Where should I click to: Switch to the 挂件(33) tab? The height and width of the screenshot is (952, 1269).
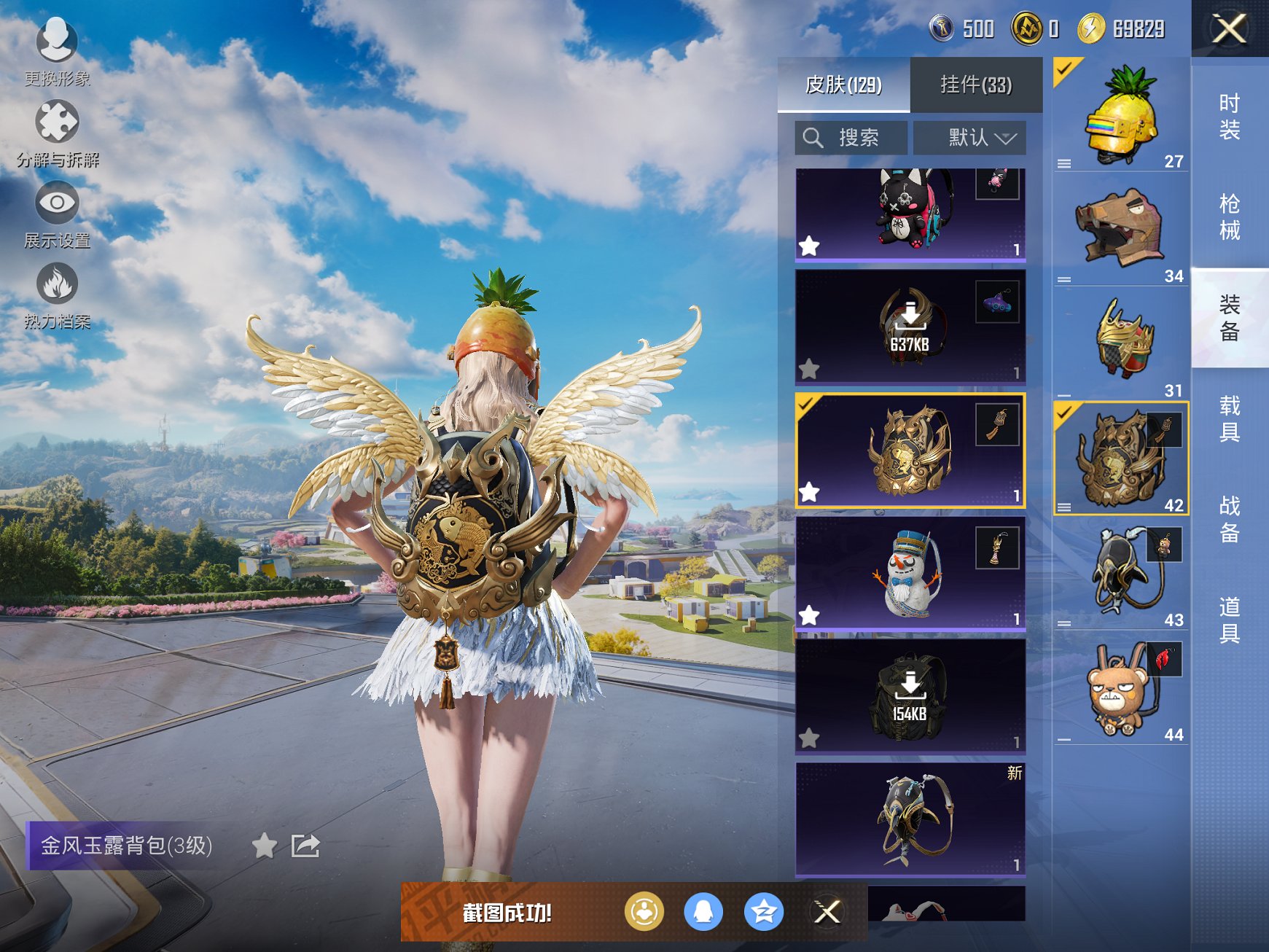[x=975, y=85]
